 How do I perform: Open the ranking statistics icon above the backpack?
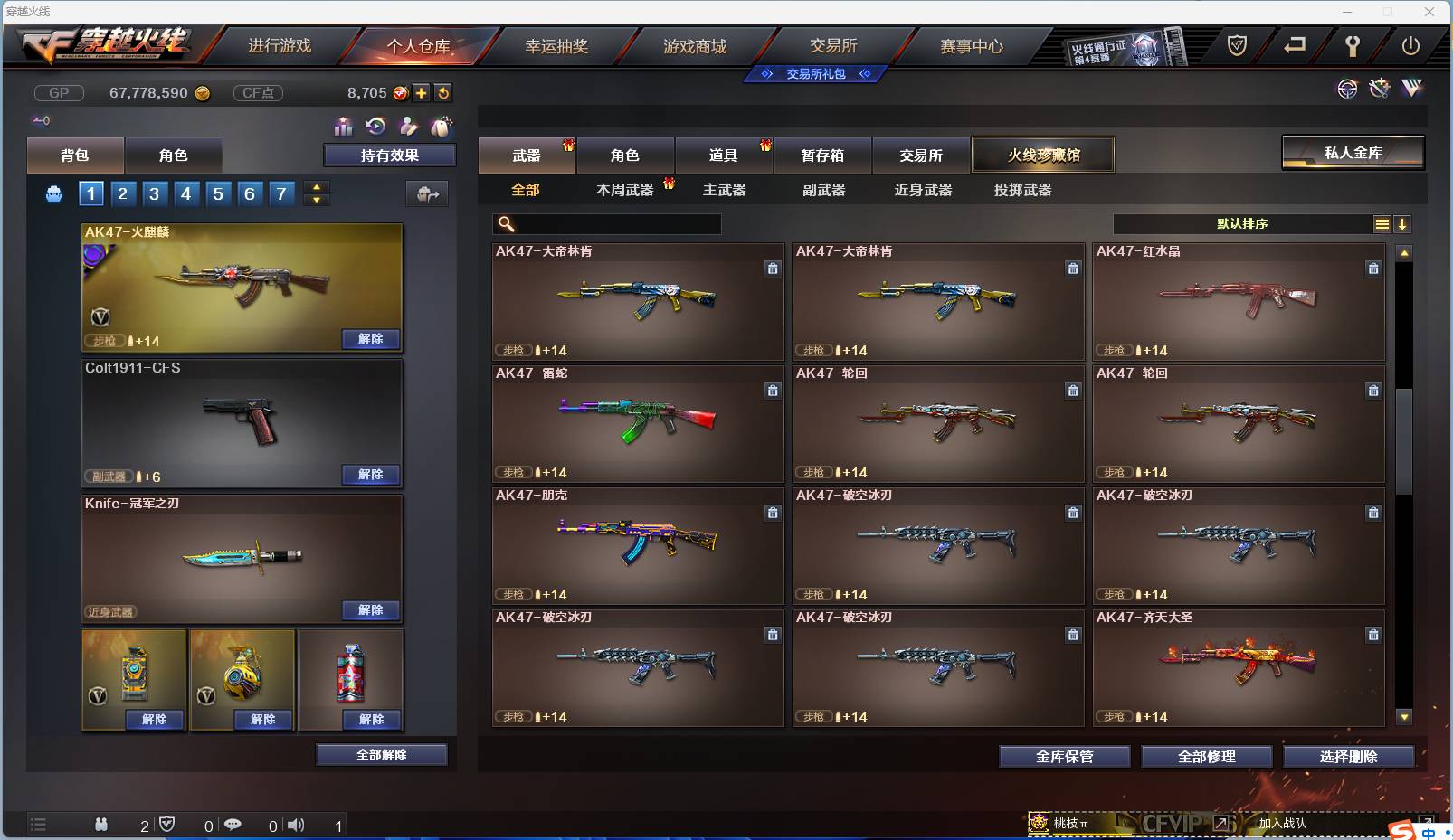pos(344,127)
